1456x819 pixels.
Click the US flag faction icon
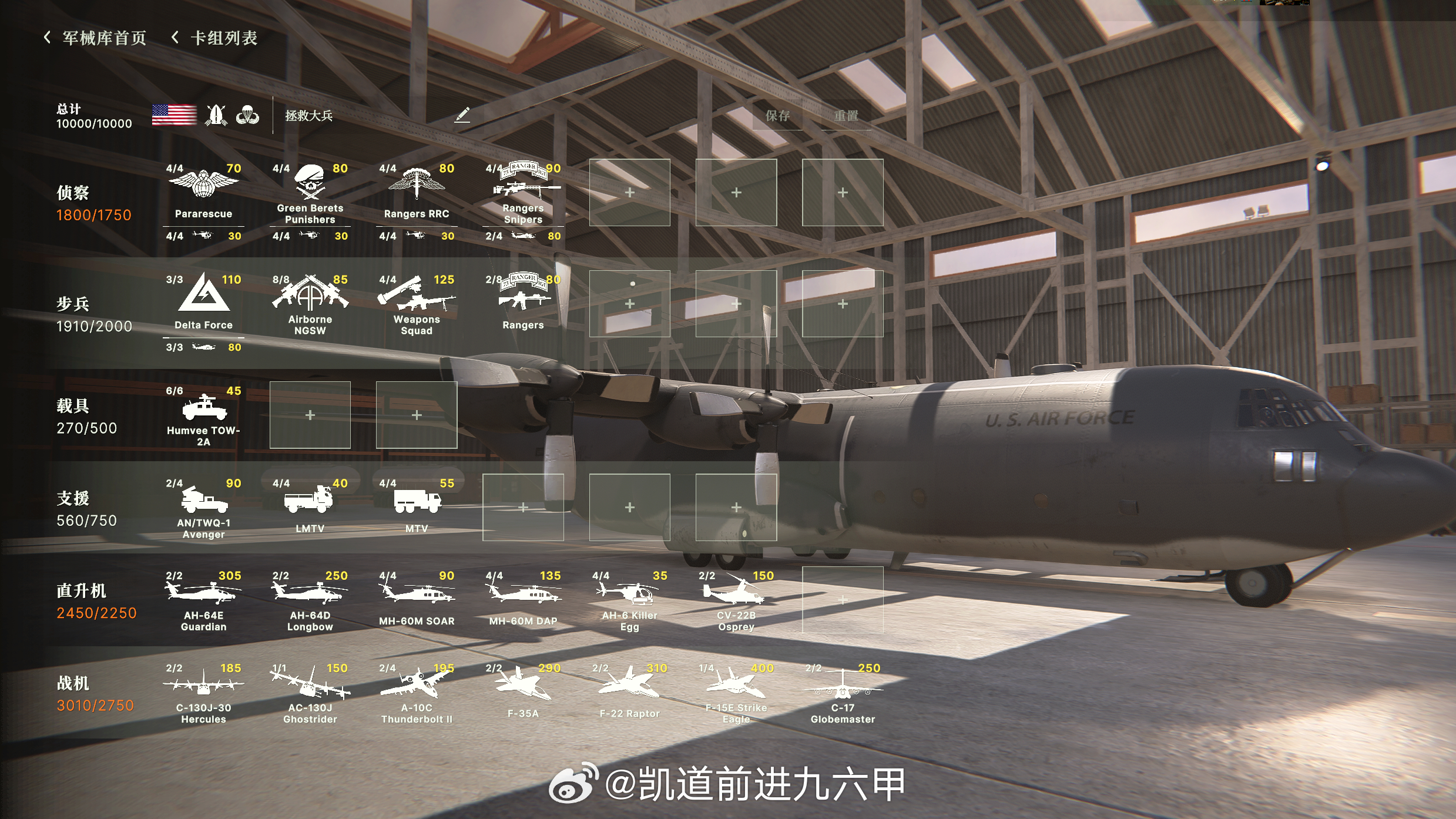click(x=173, y=115)
